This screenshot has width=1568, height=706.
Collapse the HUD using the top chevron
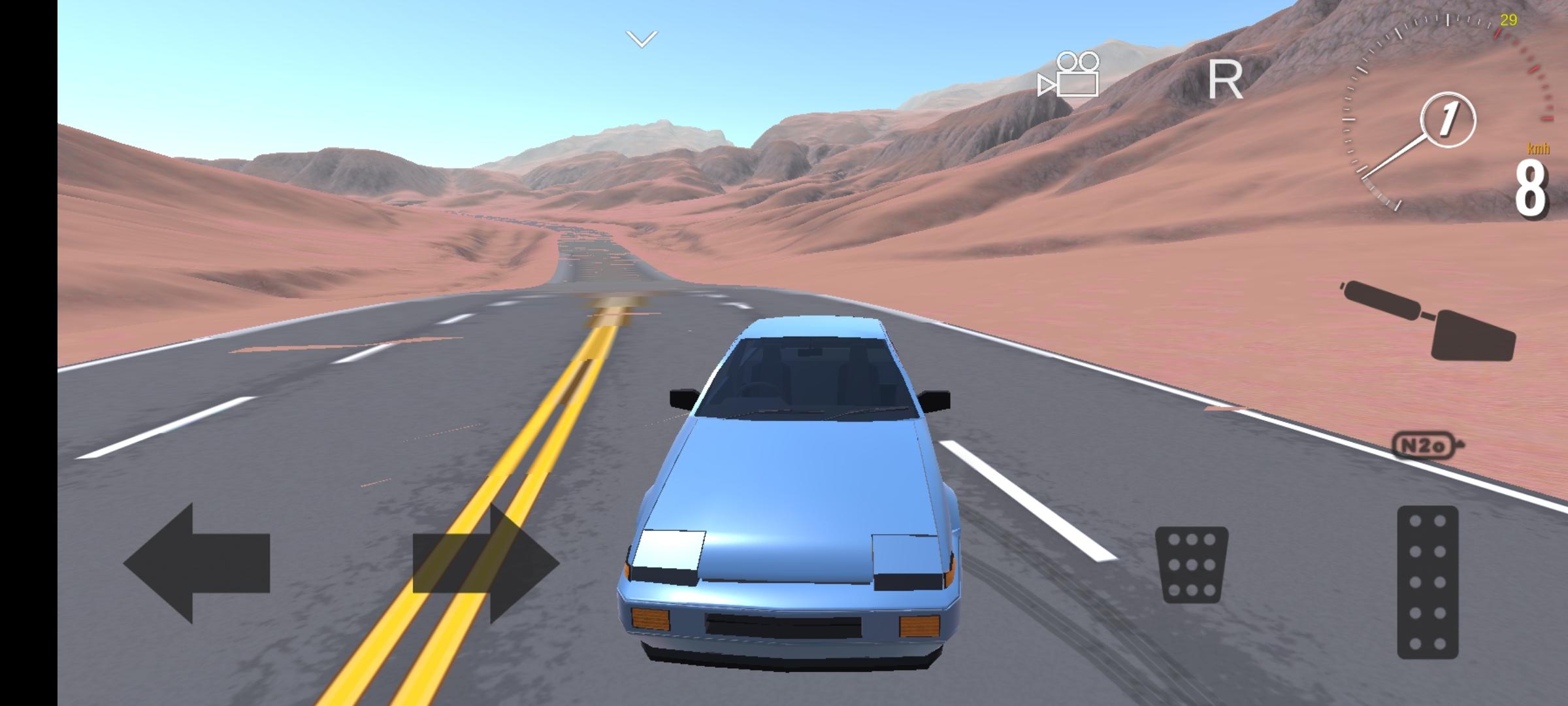pos(640,39)
